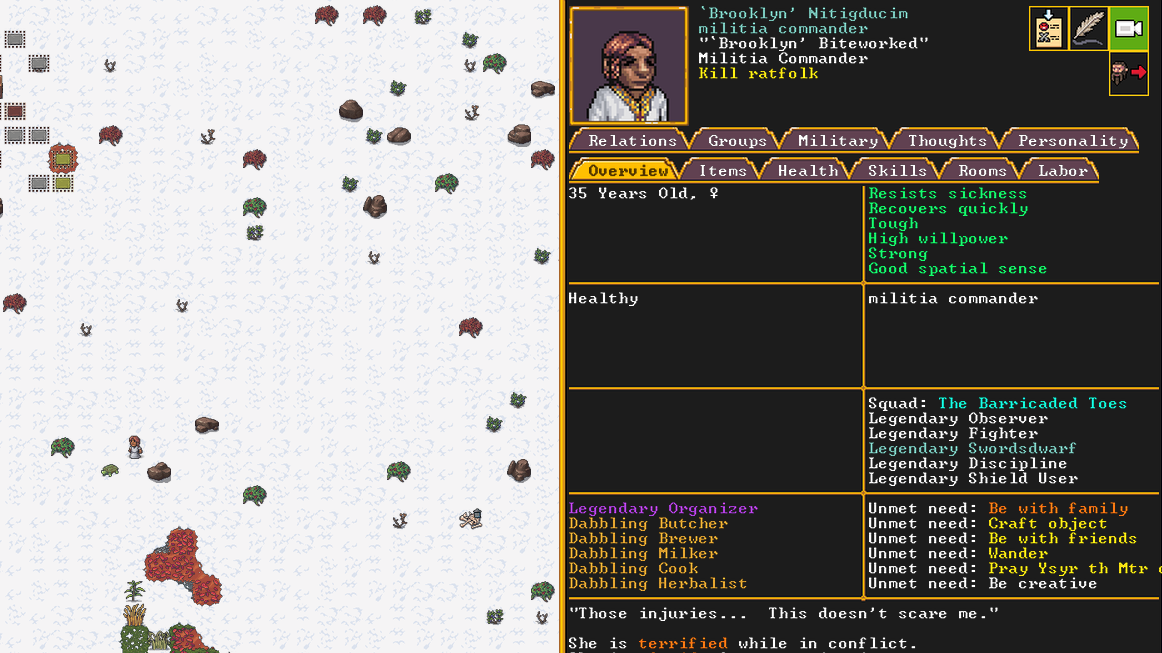Switch to the Groups tab
This screenshot has width=1162, height=653.
click(x=737, y=141)
